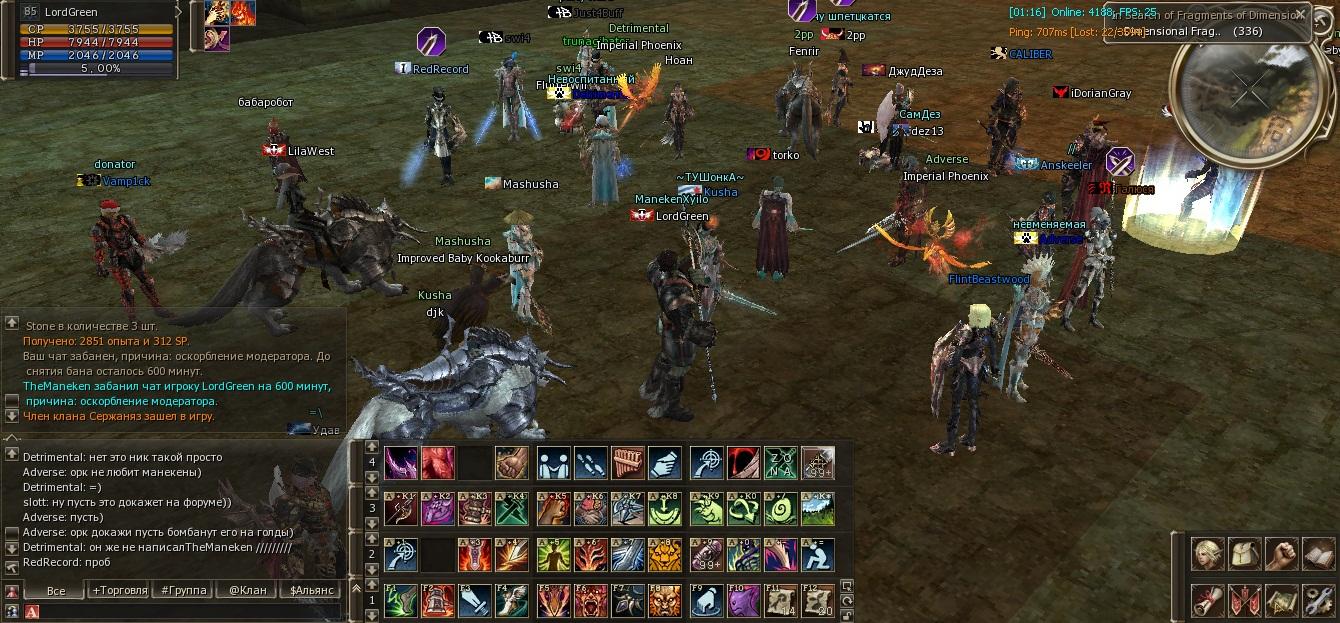Open the rolled scroll quest icon

[x=1207, y=600]
